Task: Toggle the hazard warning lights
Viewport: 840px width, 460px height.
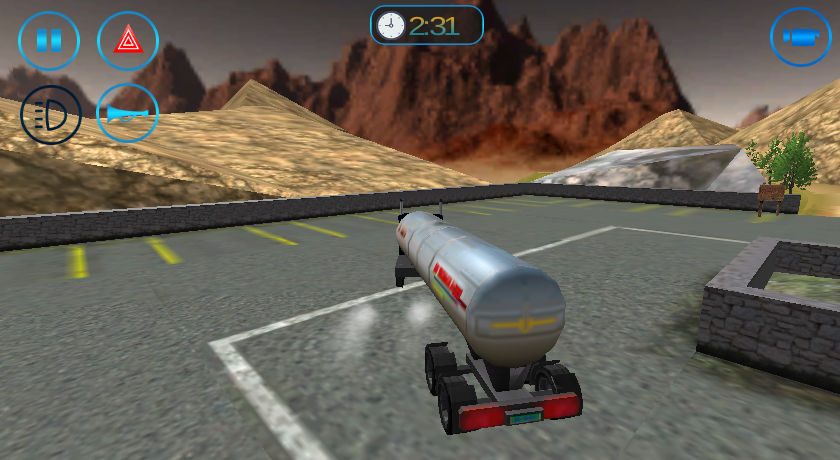Action: (x=127, y=41)
